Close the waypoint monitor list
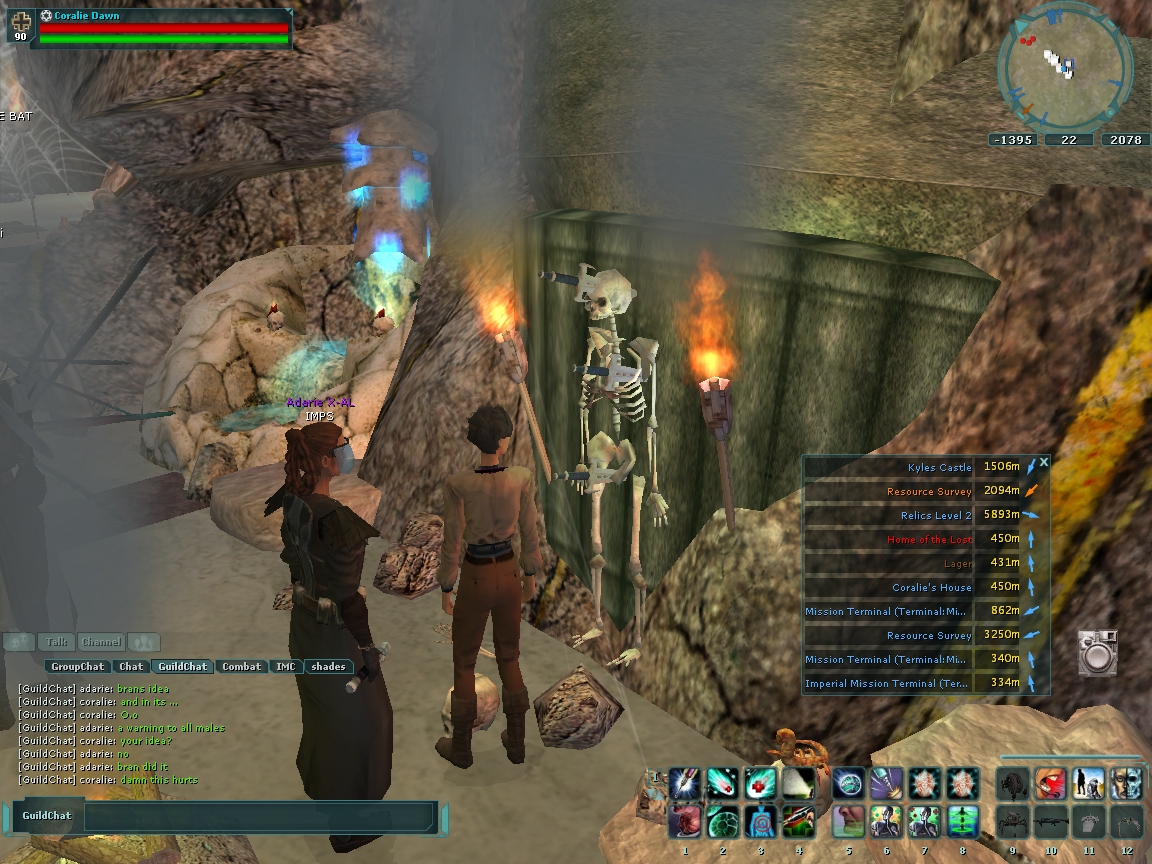1152x864 pixels. pyautogui.click(x=1044, y=462)
